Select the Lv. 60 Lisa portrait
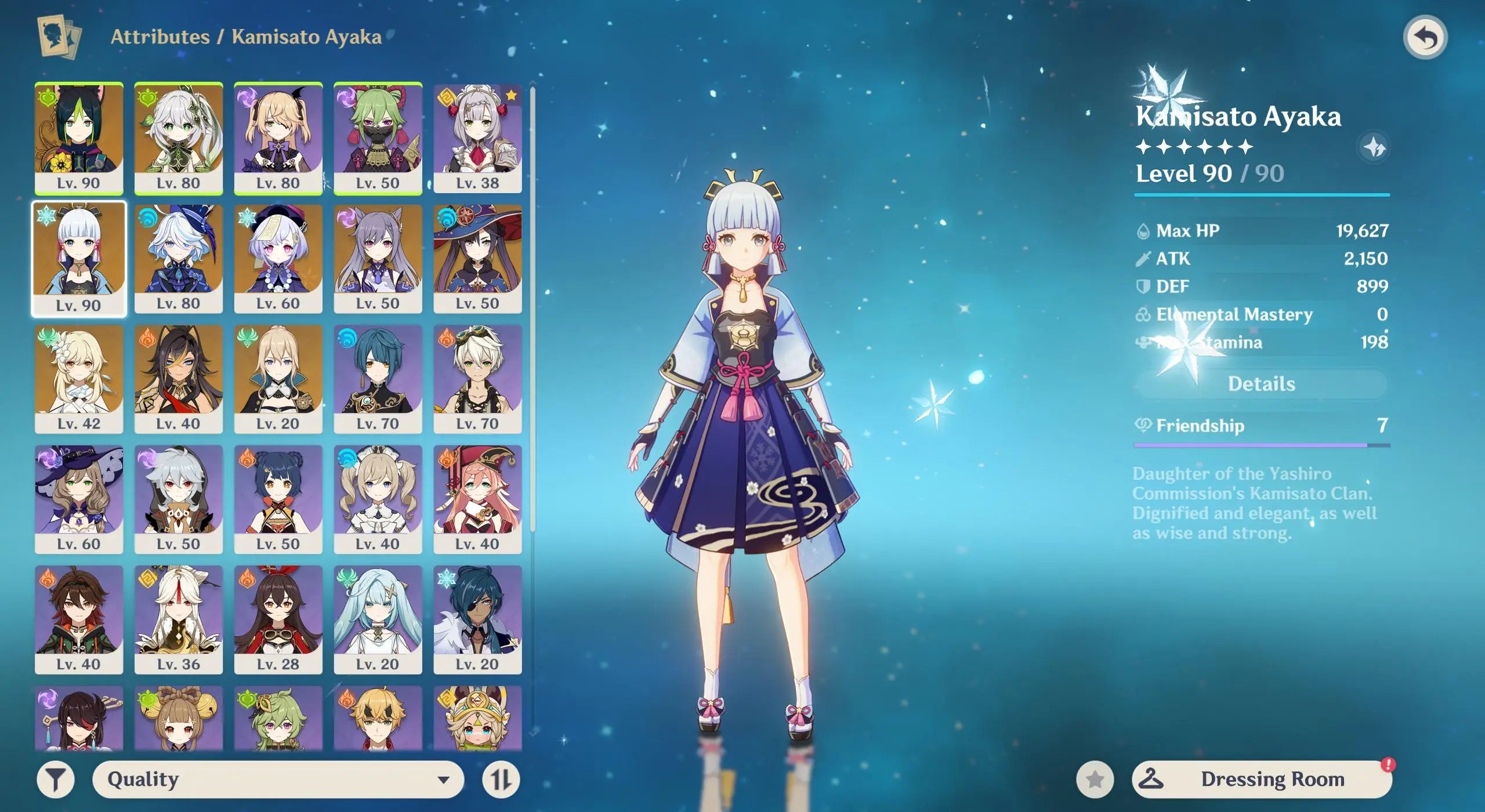 point(79,499)
